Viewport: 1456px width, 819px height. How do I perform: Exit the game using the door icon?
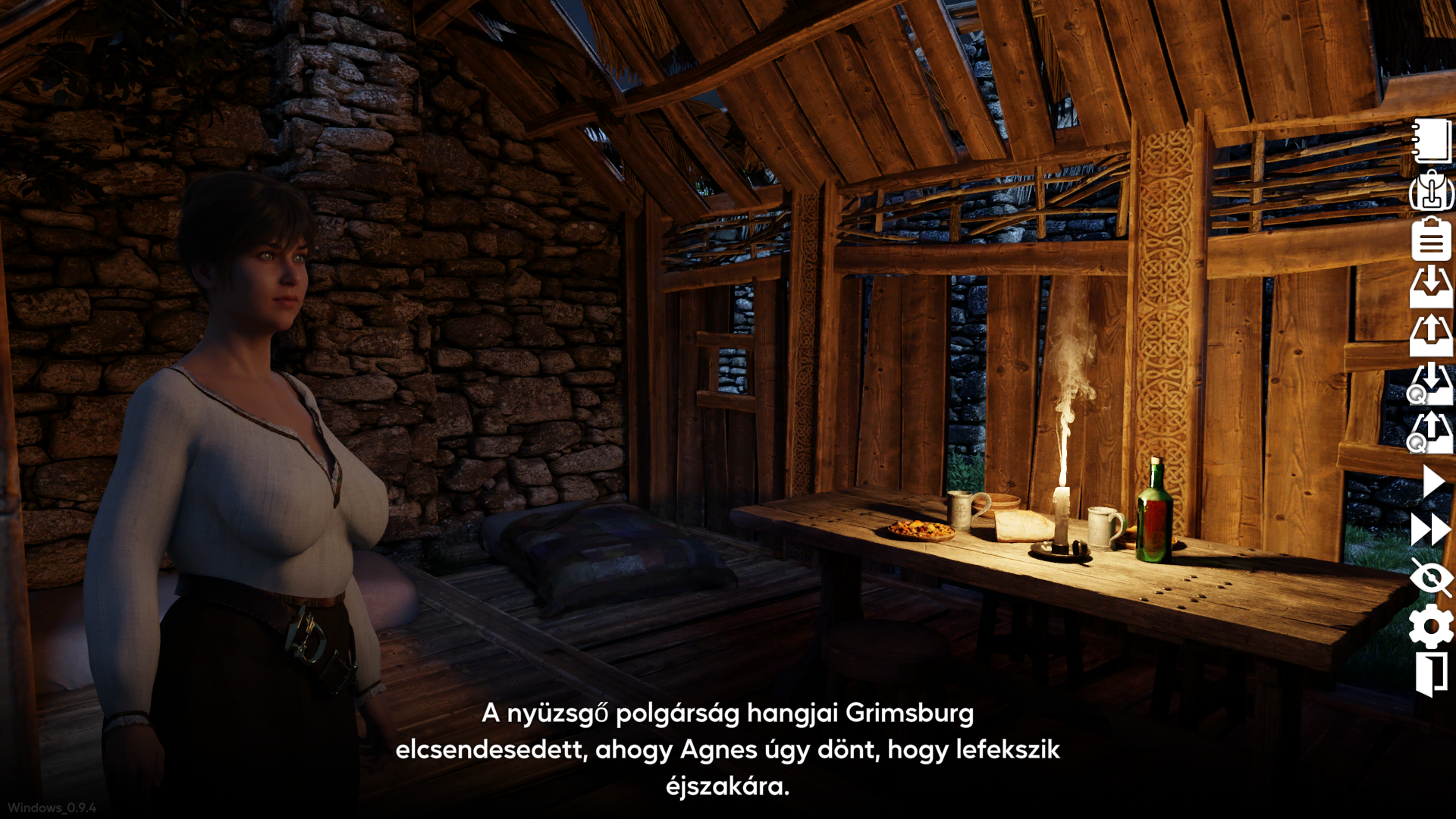[1431, 675]
